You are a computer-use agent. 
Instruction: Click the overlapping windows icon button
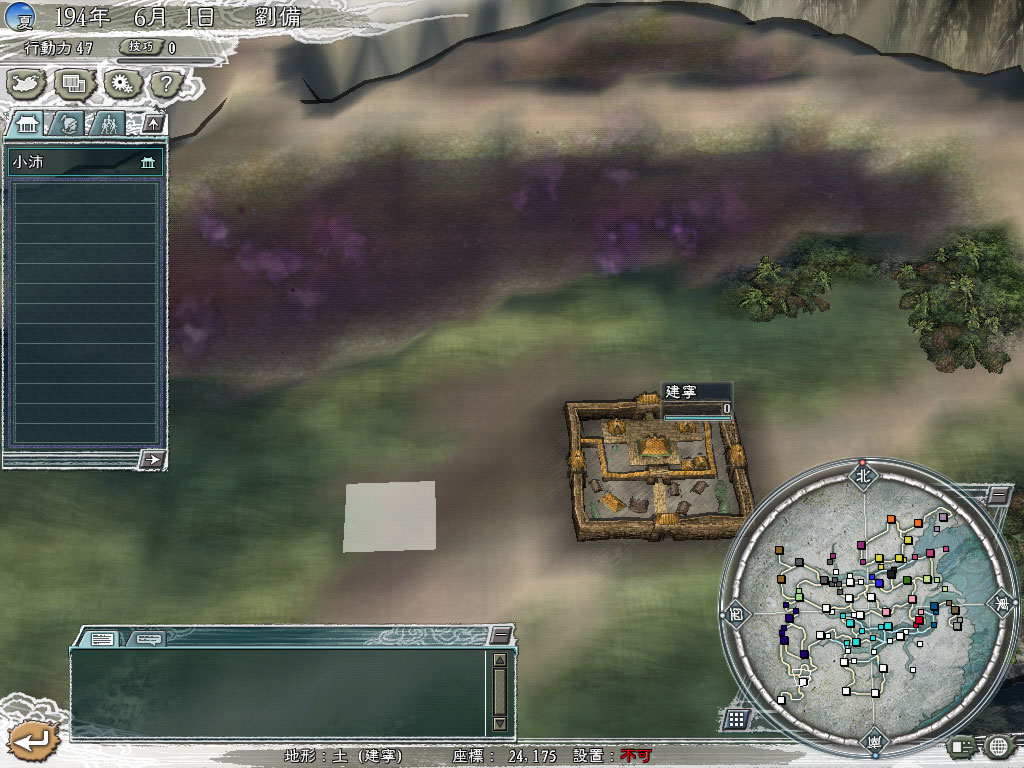coord(75,83)
